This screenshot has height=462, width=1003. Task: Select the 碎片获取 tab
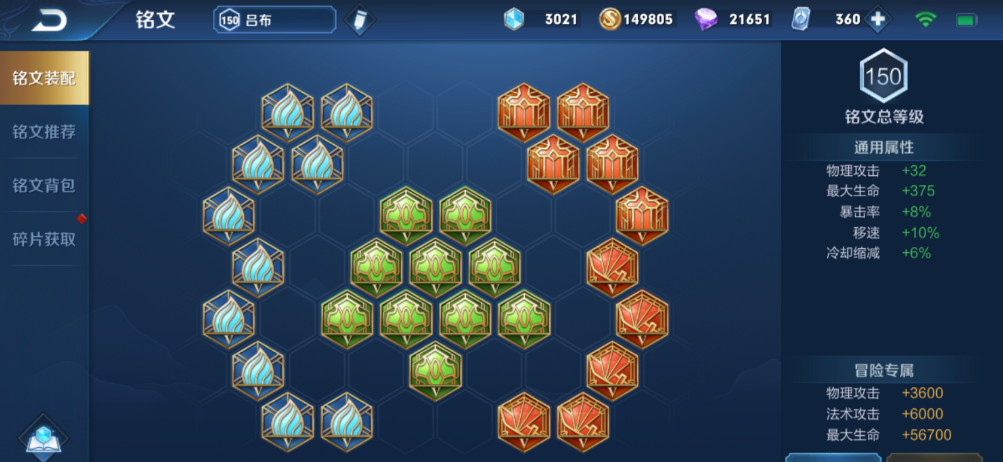44,239
